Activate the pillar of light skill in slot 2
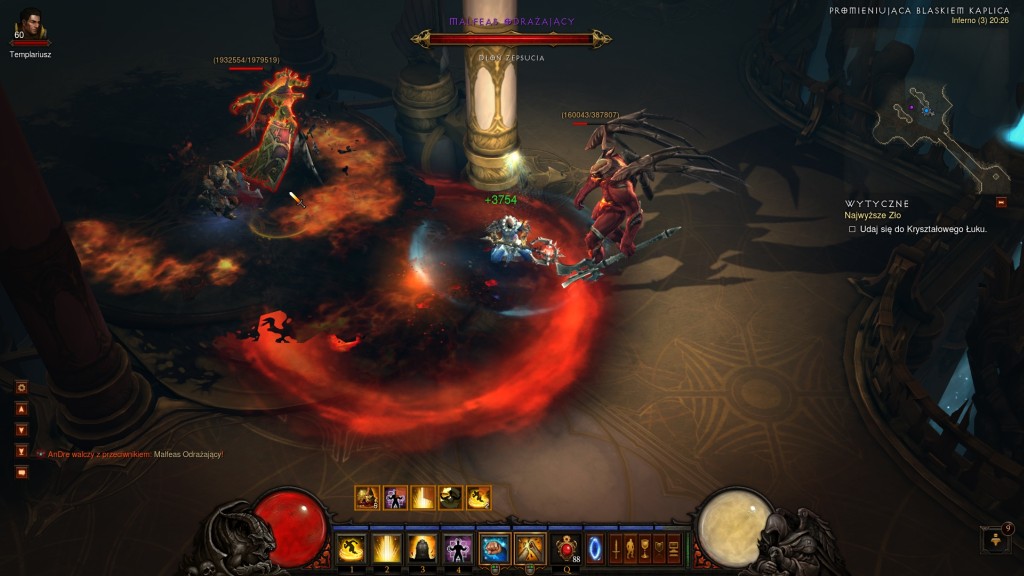The width and height of the screenshot is (1024, 576). point(386,548)
